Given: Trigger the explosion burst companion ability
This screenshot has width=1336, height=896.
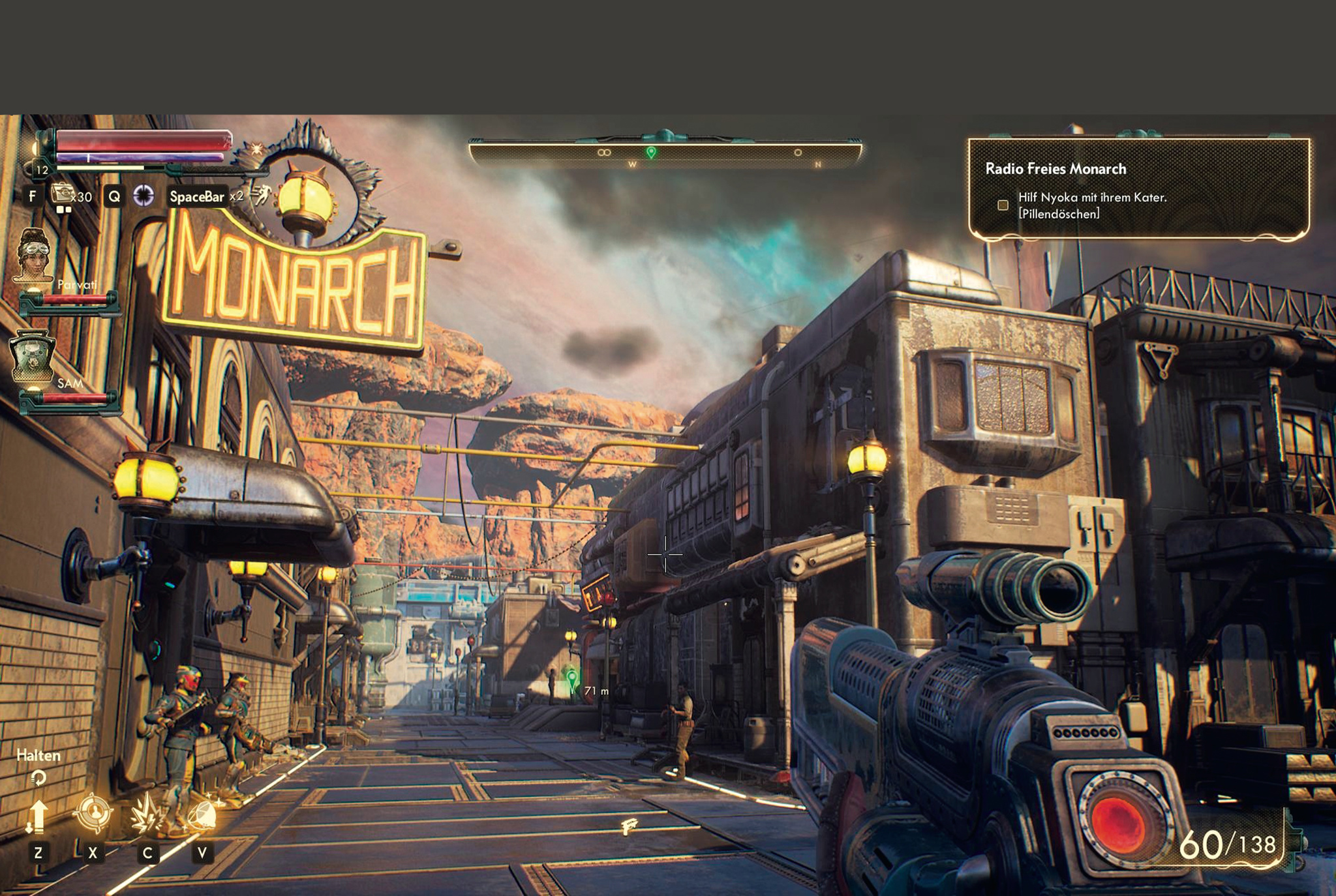Looking at the screenshot, I should coord(147,814).
